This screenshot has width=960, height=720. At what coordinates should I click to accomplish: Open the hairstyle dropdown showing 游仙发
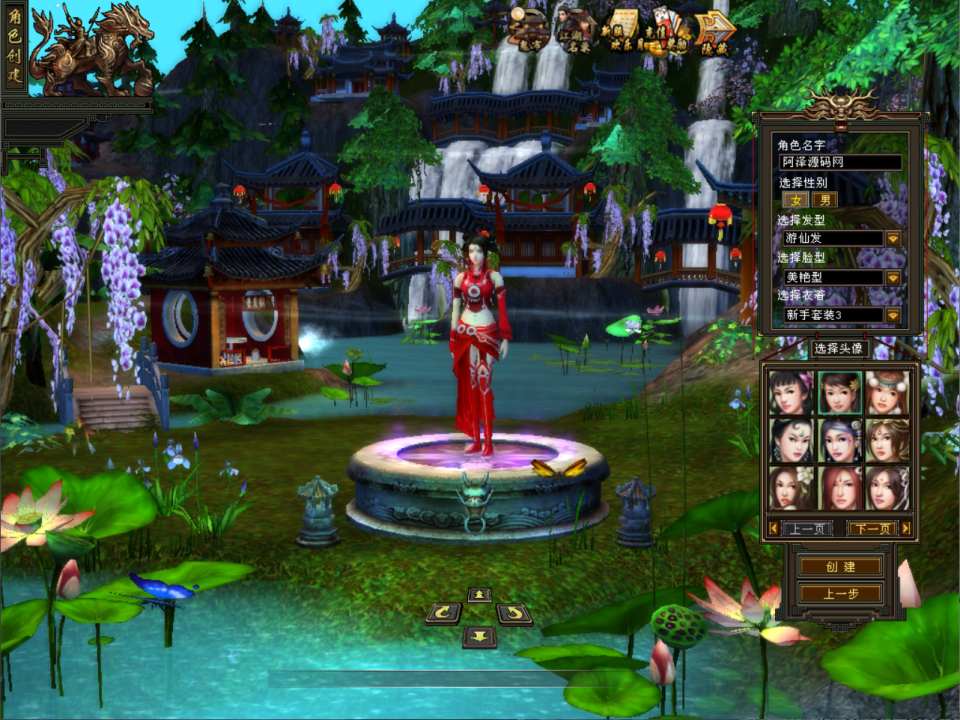point(893,239)
